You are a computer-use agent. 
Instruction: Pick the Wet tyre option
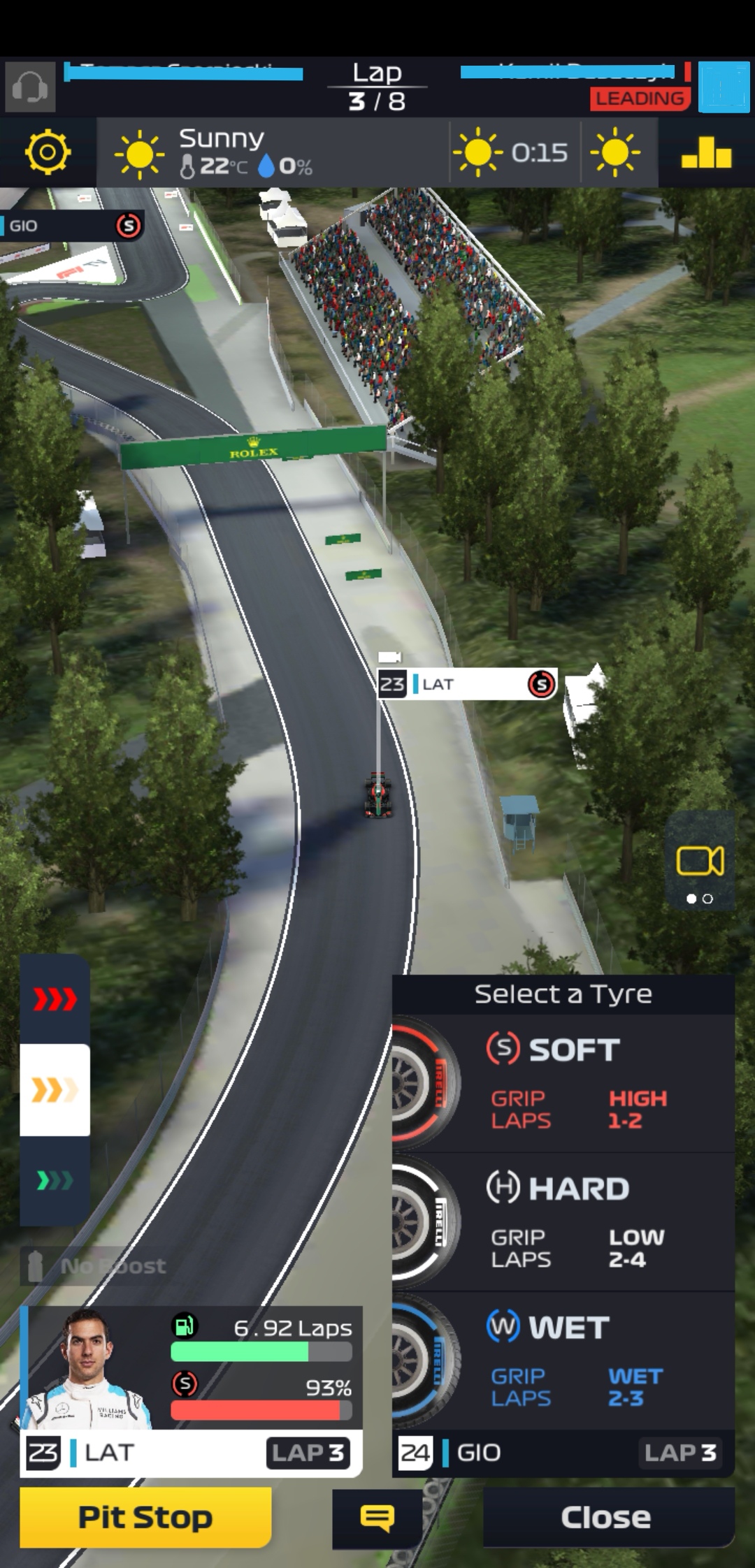(563, 1360)
